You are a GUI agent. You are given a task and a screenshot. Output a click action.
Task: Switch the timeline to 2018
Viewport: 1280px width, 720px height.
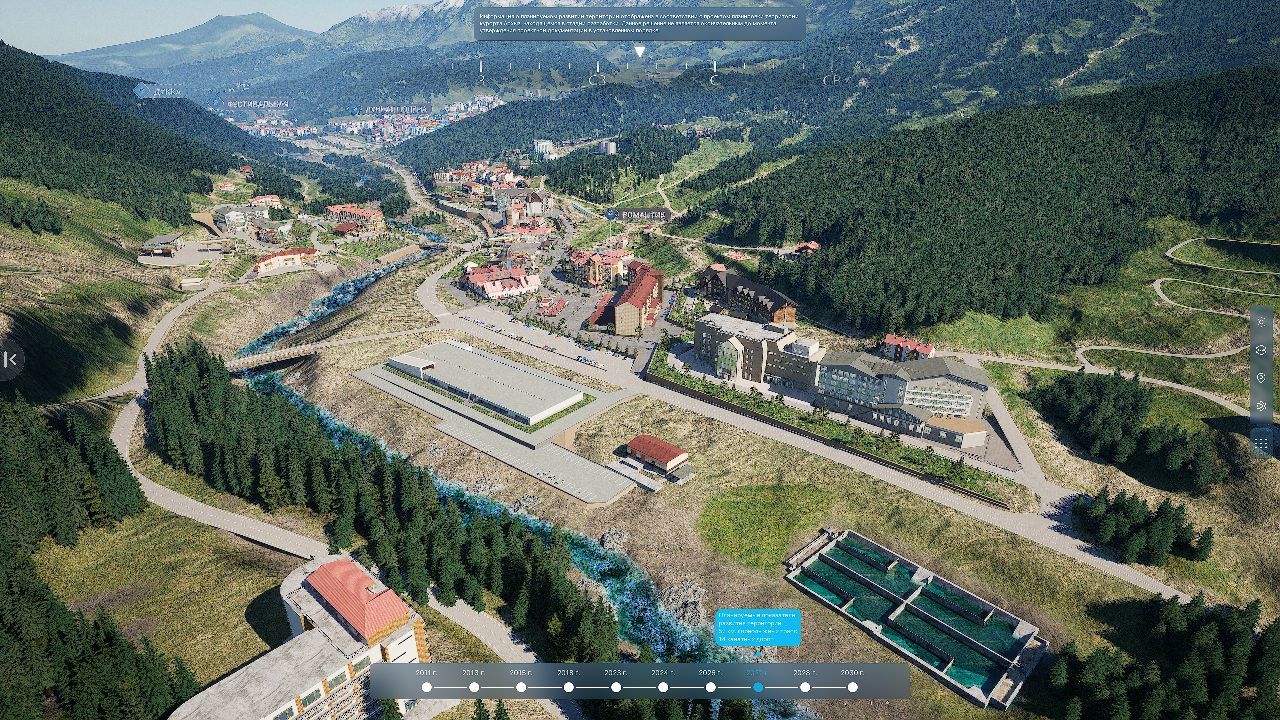[568, 687]
